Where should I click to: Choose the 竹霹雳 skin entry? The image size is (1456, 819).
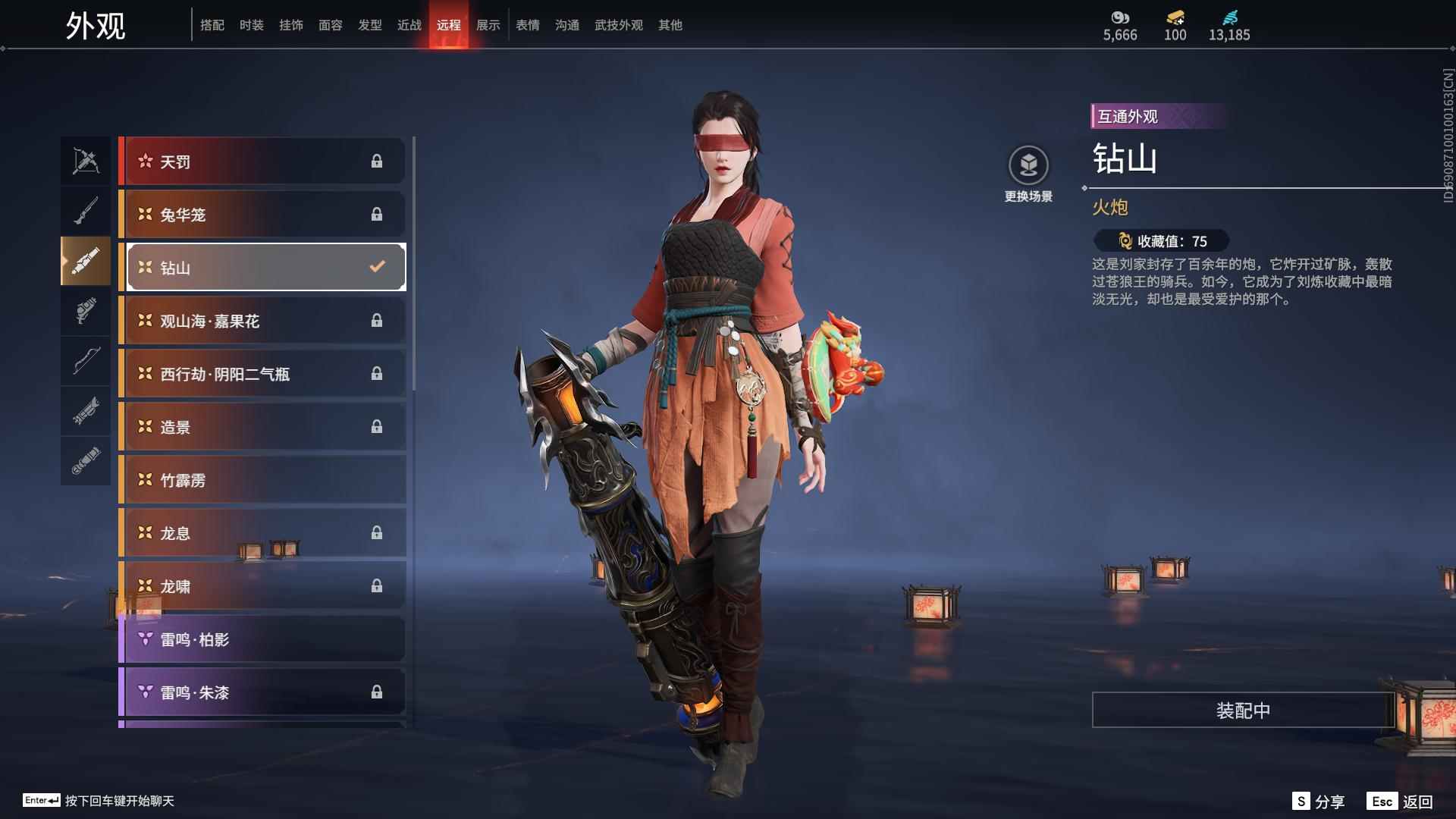(262, 480)
